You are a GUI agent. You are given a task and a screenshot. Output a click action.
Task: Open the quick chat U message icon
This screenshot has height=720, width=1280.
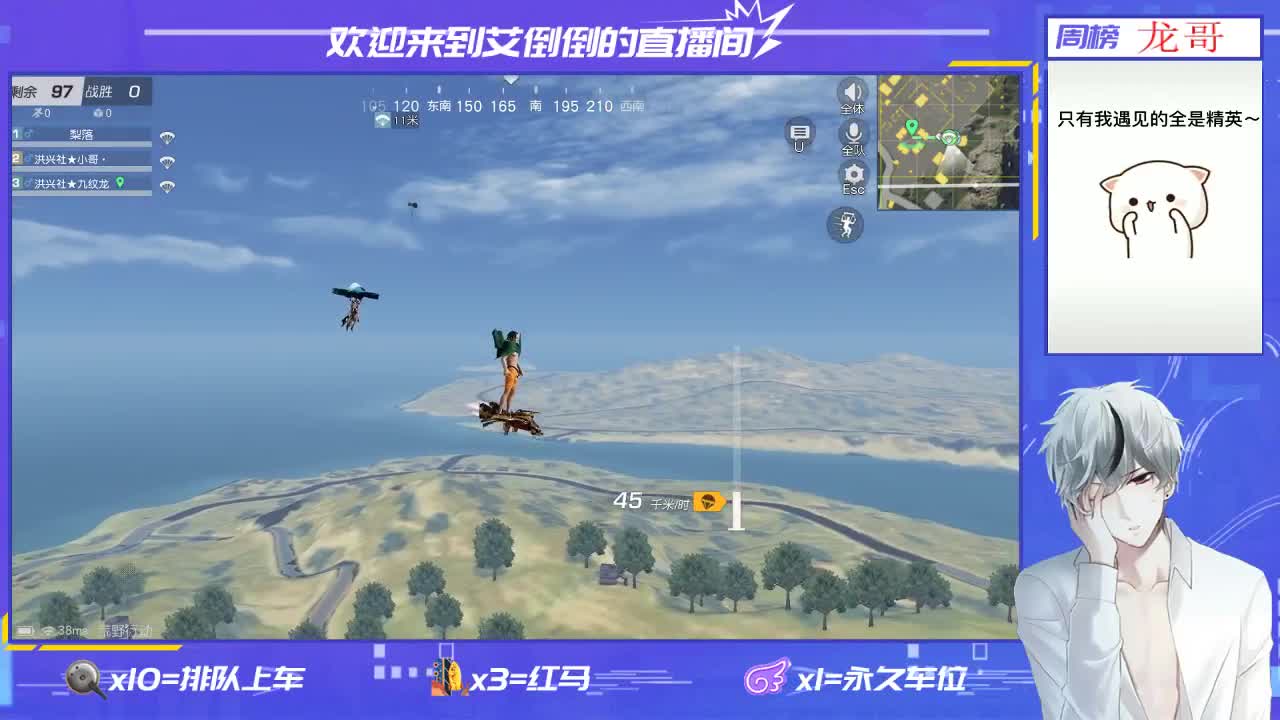[798, 133]
